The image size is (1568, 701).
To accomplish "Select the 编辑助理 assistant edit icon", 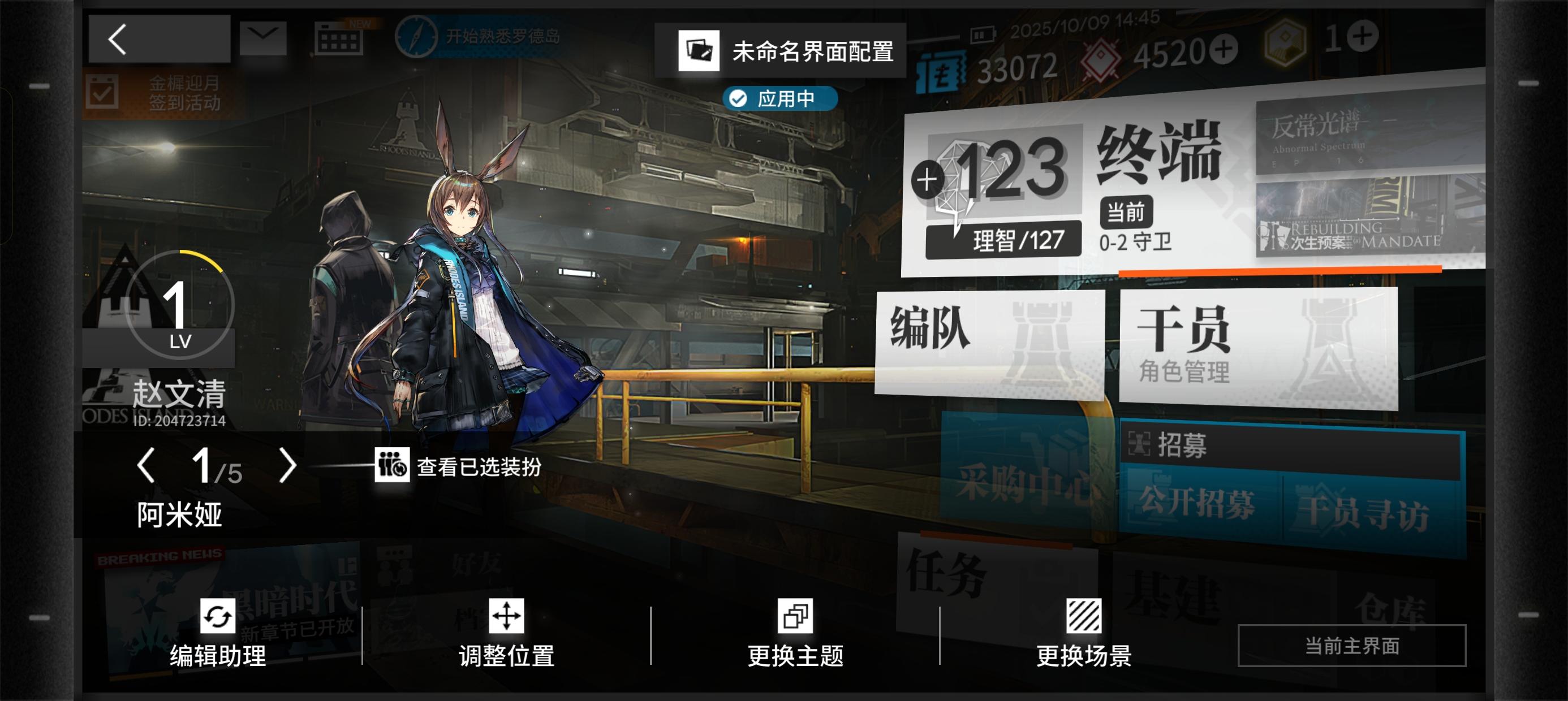I will pos(219,616).
